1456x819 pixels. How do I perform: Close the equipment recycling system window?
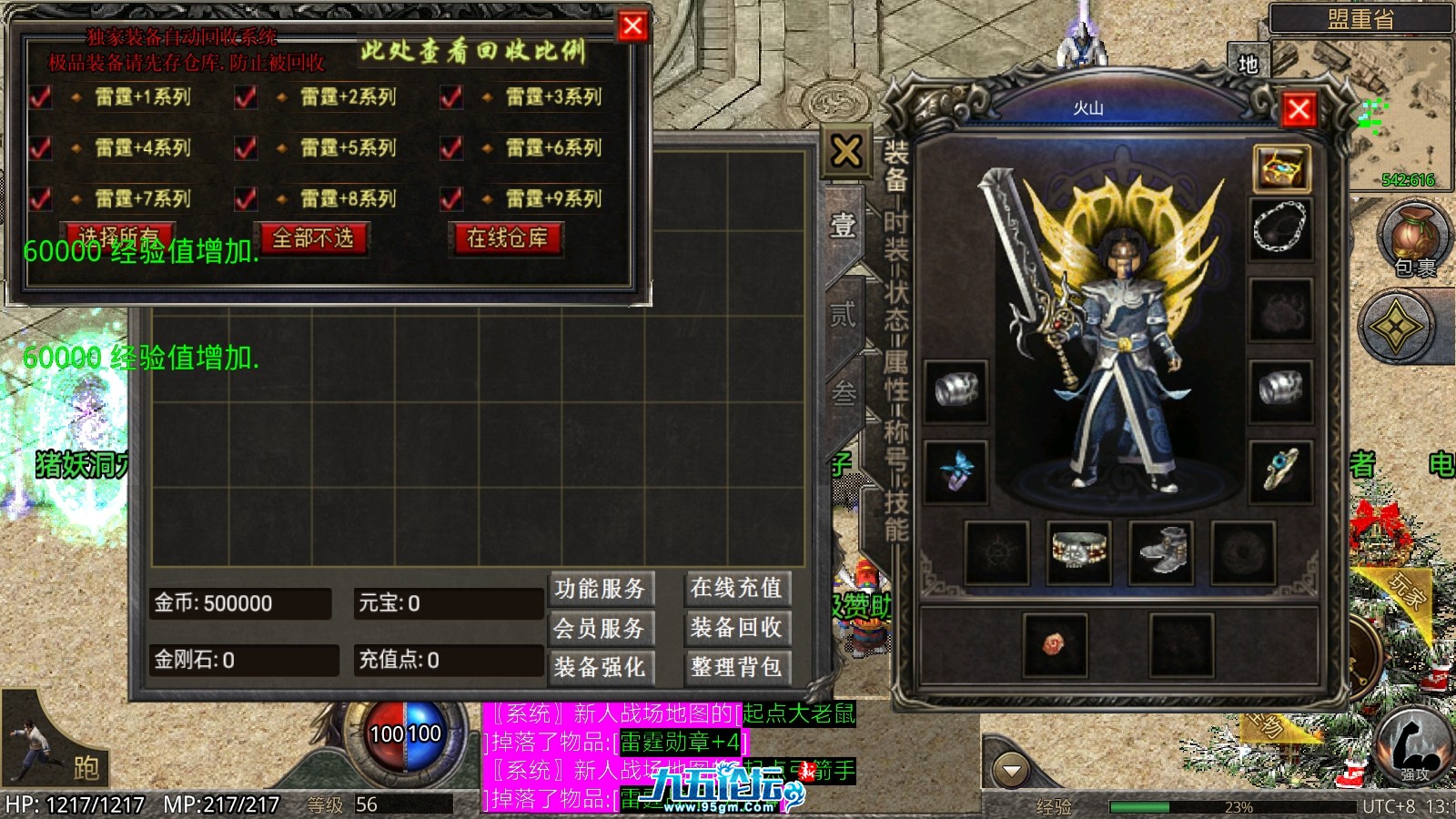point(632,26)
